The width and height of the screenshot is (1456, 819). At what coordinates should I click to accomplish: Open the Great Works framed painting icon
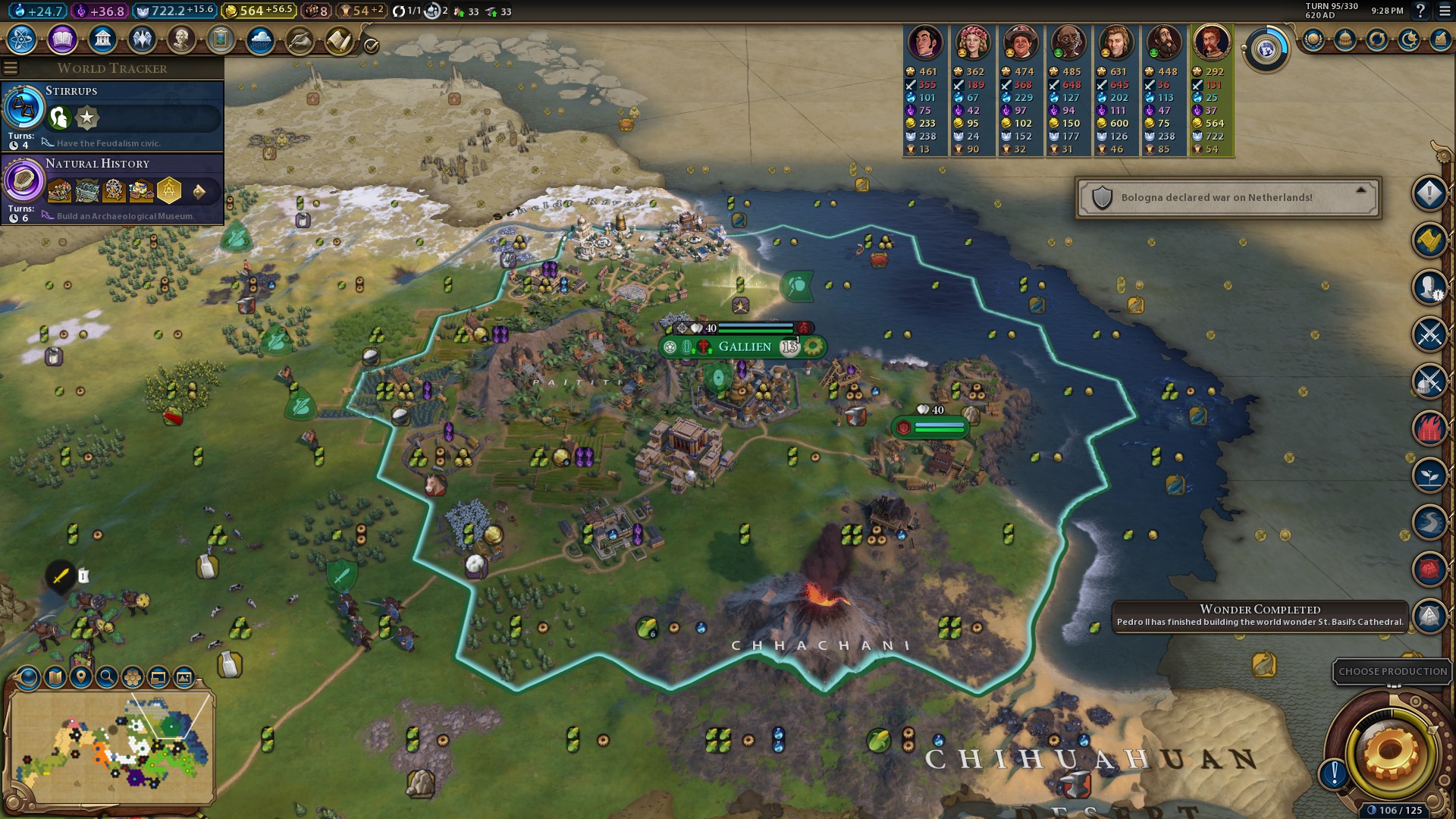[x=221, y=39]
